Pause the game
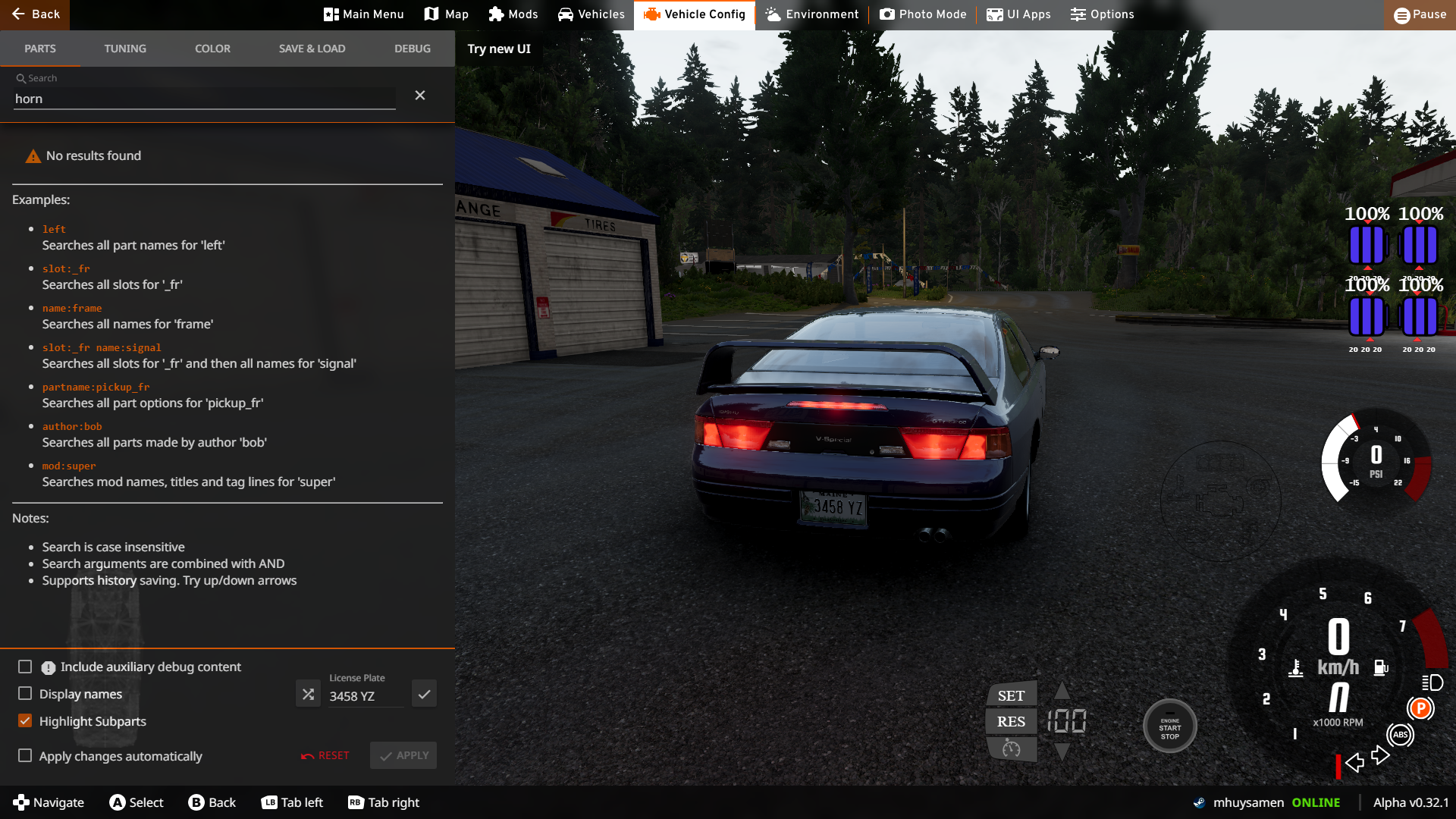Viewport: 1456px width, 819px height. [1420, 14]
